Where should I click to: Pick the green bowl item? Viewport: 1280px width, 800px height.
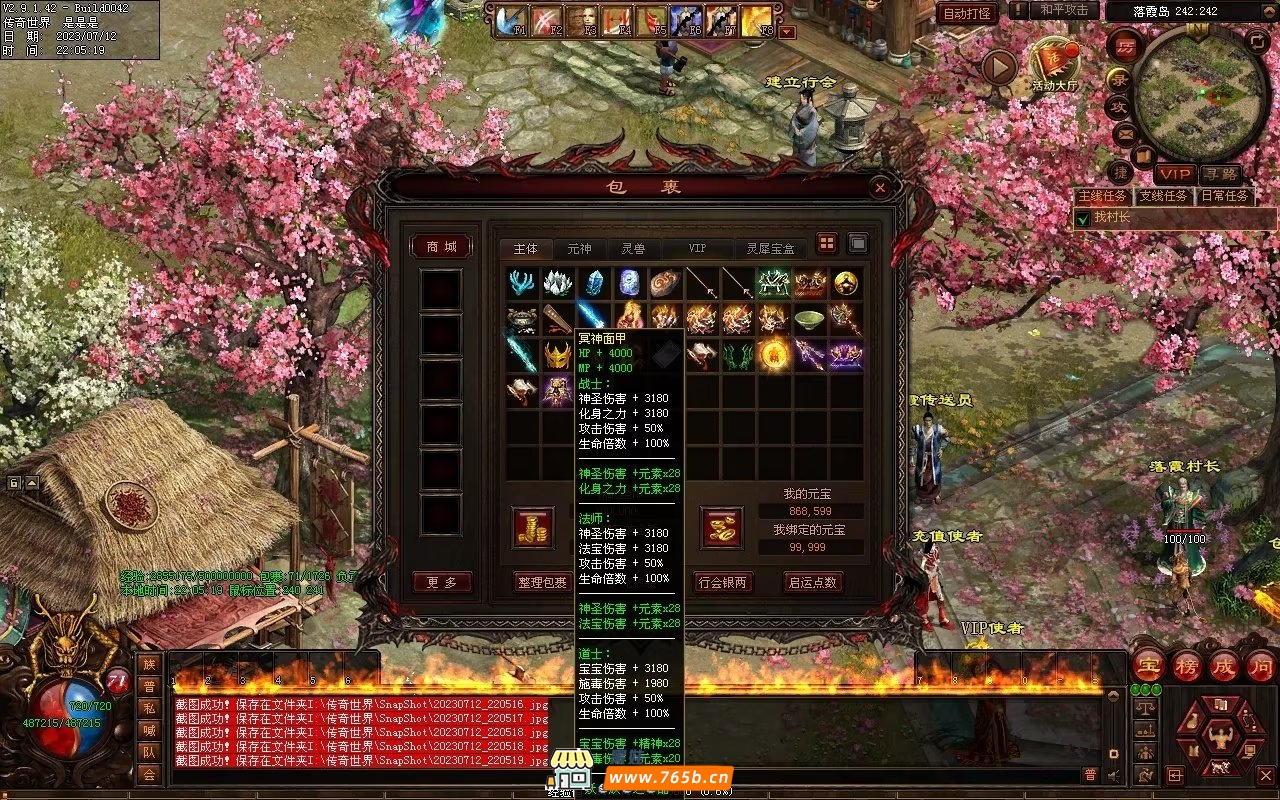pos(809,320)
